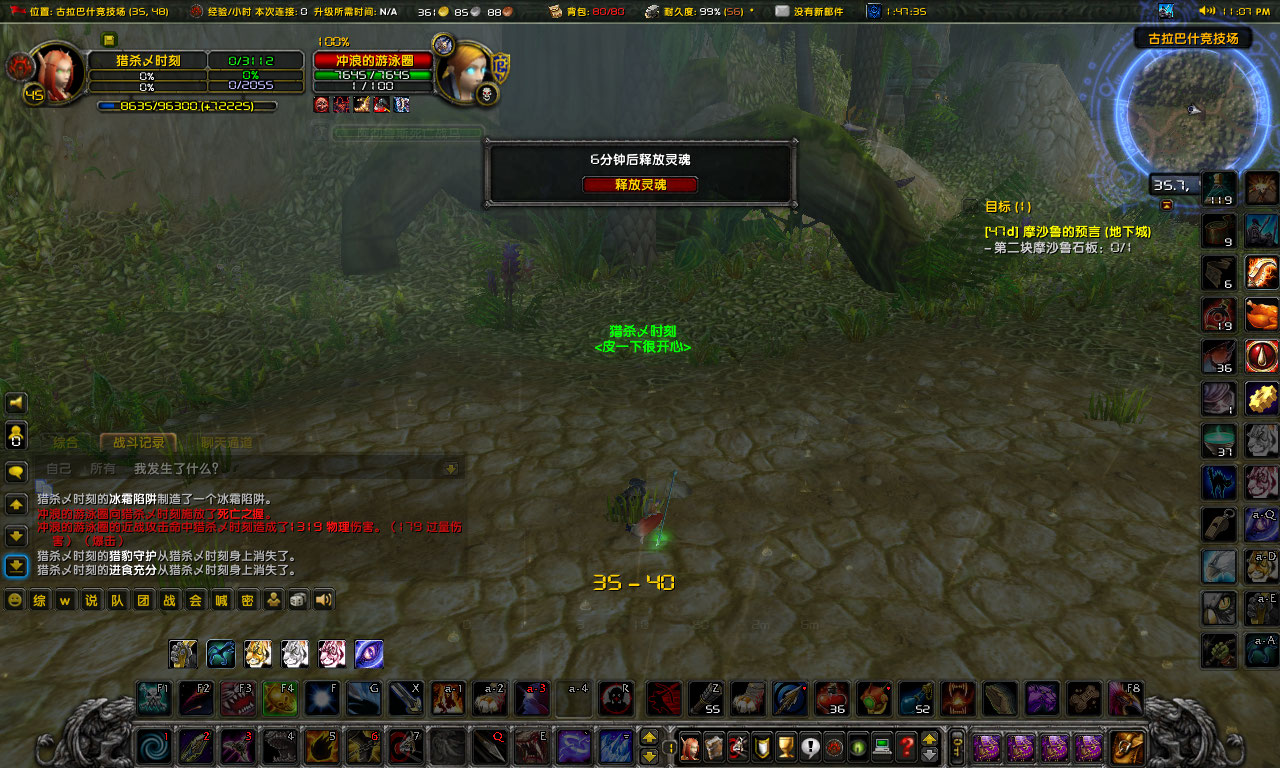Toggle the speaker icon in the chat channel row

pyautogui.click(x=323, y=600)
